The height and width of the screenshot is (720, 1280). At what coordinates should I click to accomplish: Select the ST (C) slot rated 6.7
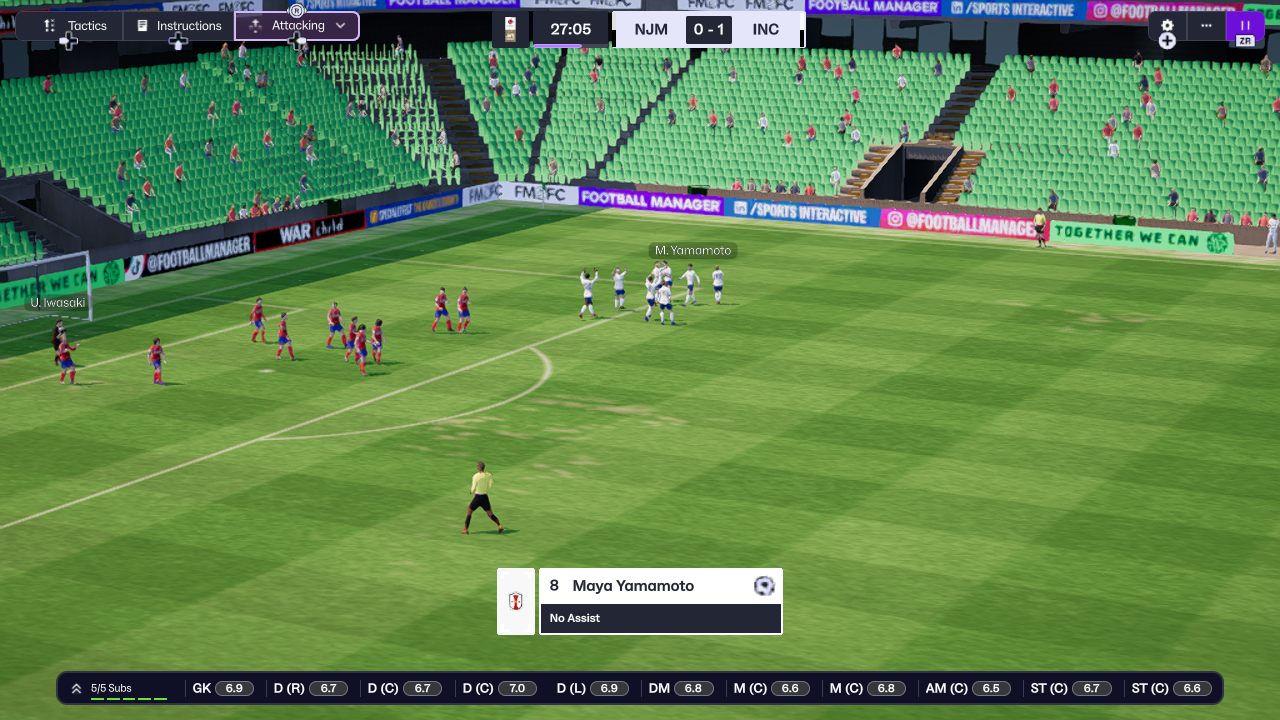[x=1071, y=688]
